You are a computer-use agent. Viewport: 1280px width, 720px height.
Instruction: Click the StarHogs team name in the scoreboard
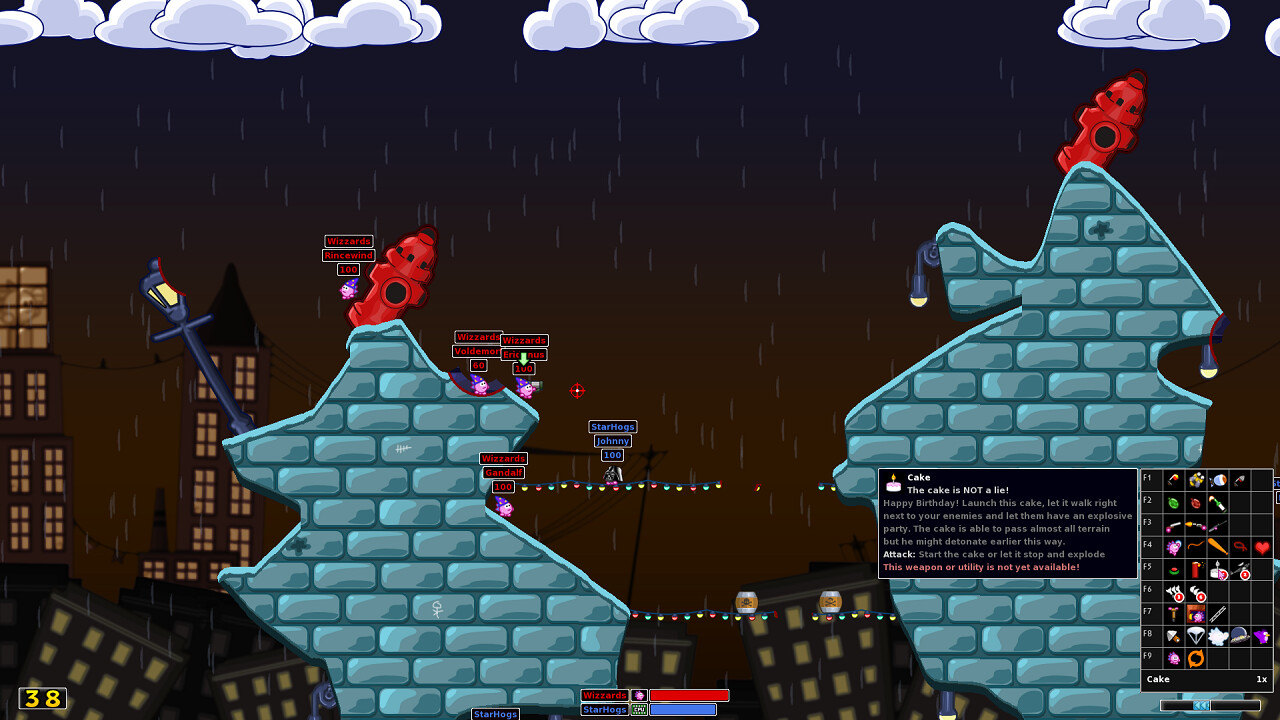[606, 710]
